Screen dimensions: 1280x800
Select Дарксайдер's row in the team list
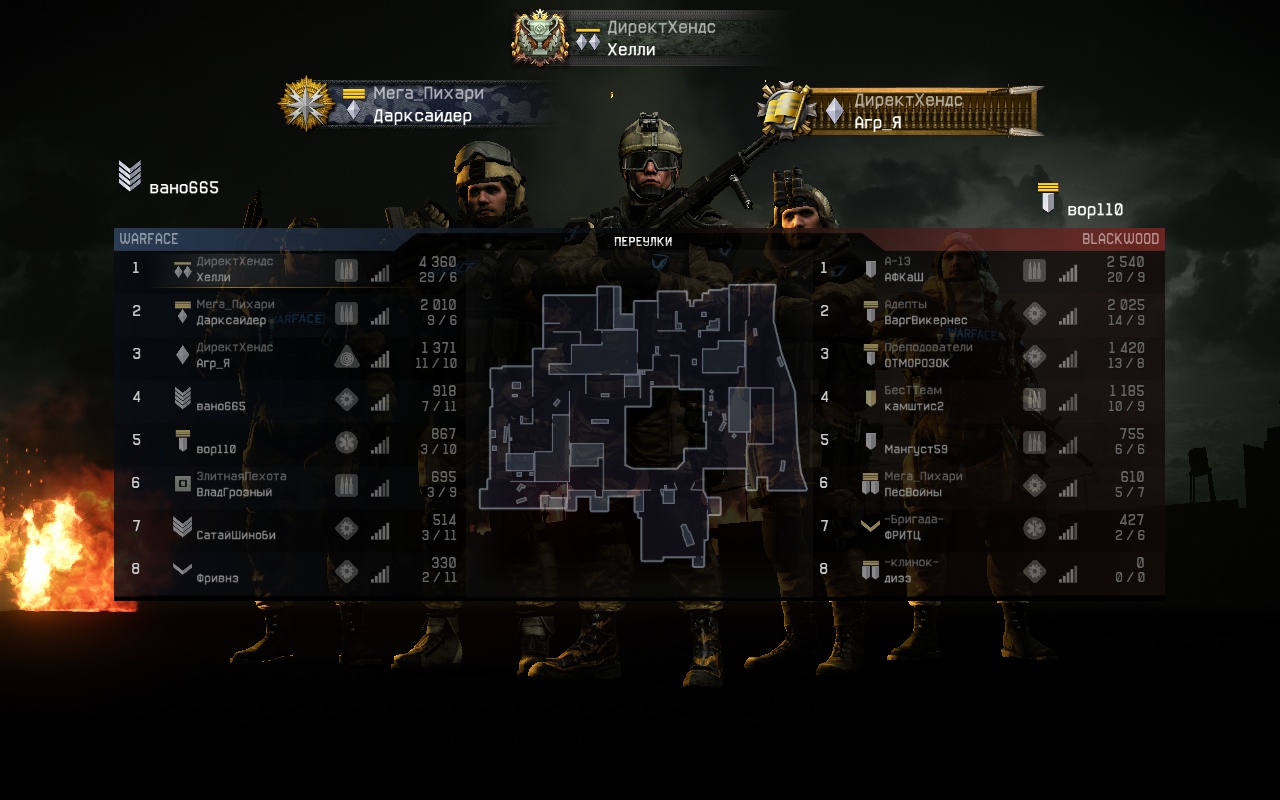tap(290, 312)
